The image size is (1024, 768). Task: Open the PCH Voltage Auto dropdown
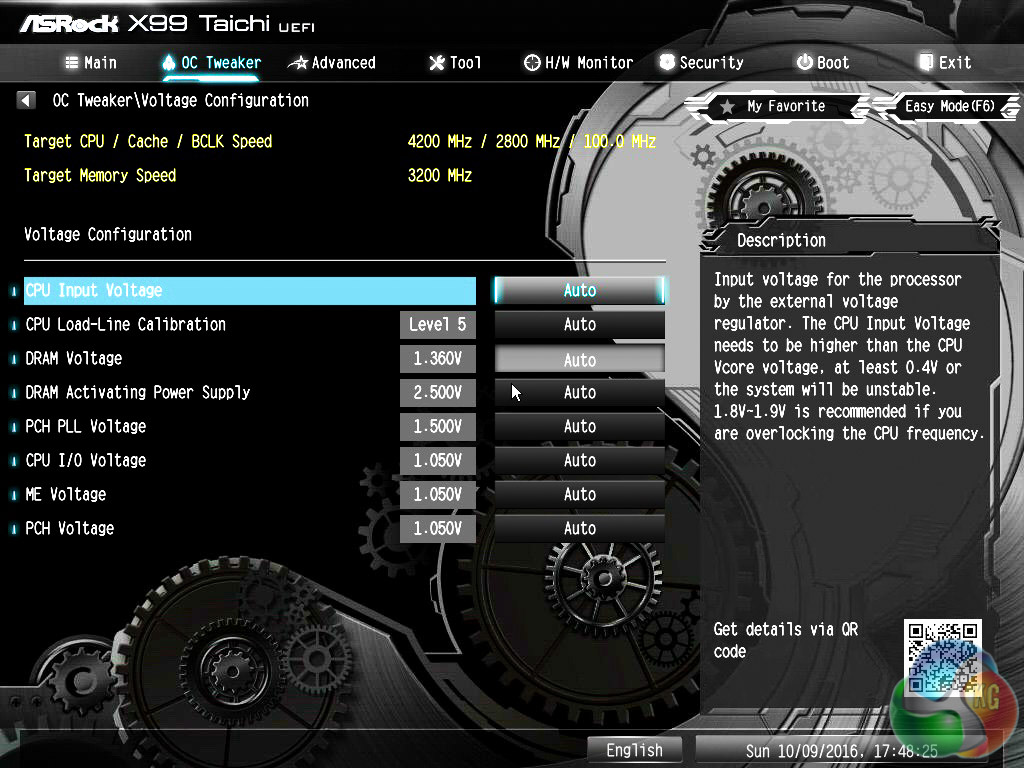point(579,528)
